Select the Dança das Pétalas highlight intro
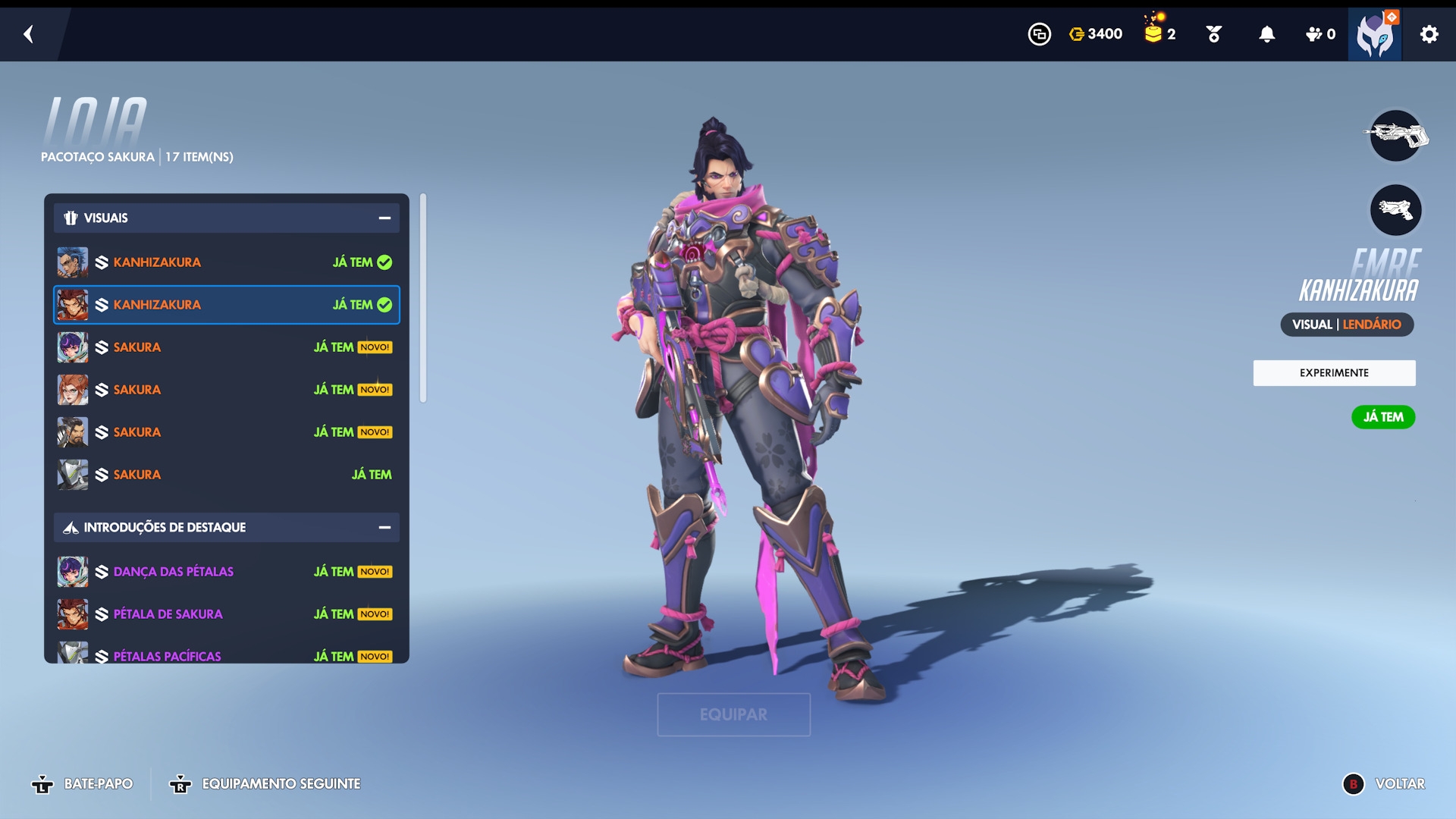The height and width of the screenshot is (819, 1456). point(226,572)
